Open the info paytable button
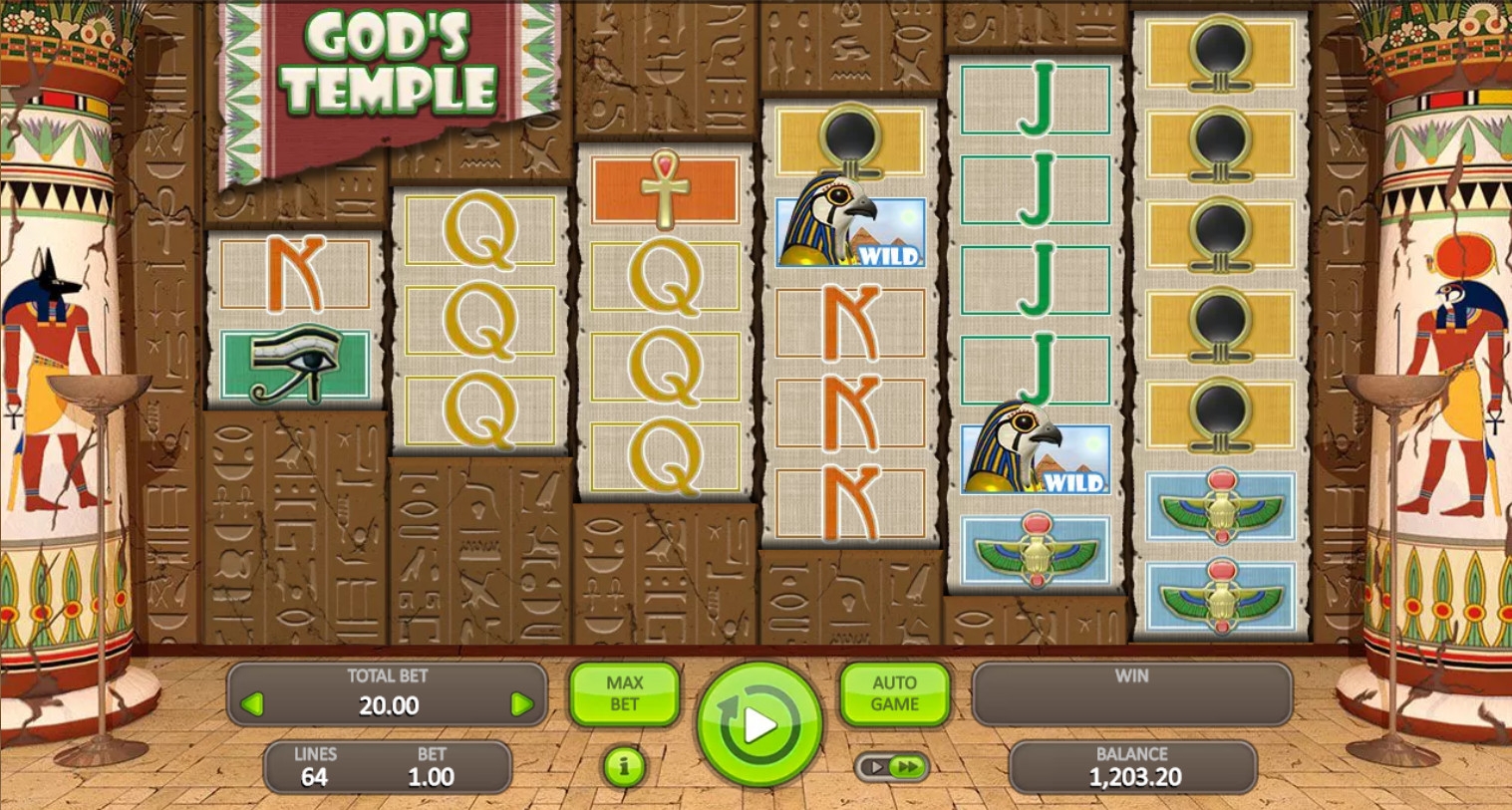The width and height of the screenshot is (1512, 810). point(624,766)
